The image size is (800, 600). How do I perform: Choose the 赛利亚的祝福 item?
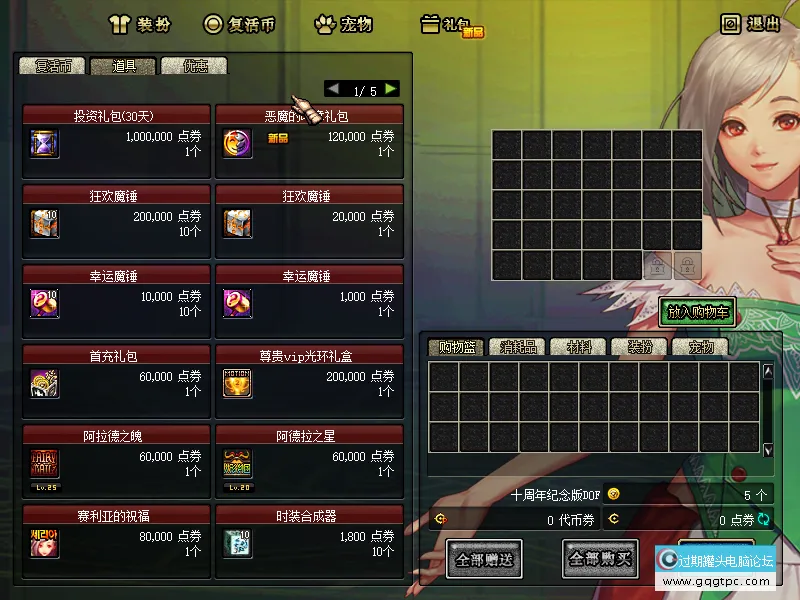point(116,541)
